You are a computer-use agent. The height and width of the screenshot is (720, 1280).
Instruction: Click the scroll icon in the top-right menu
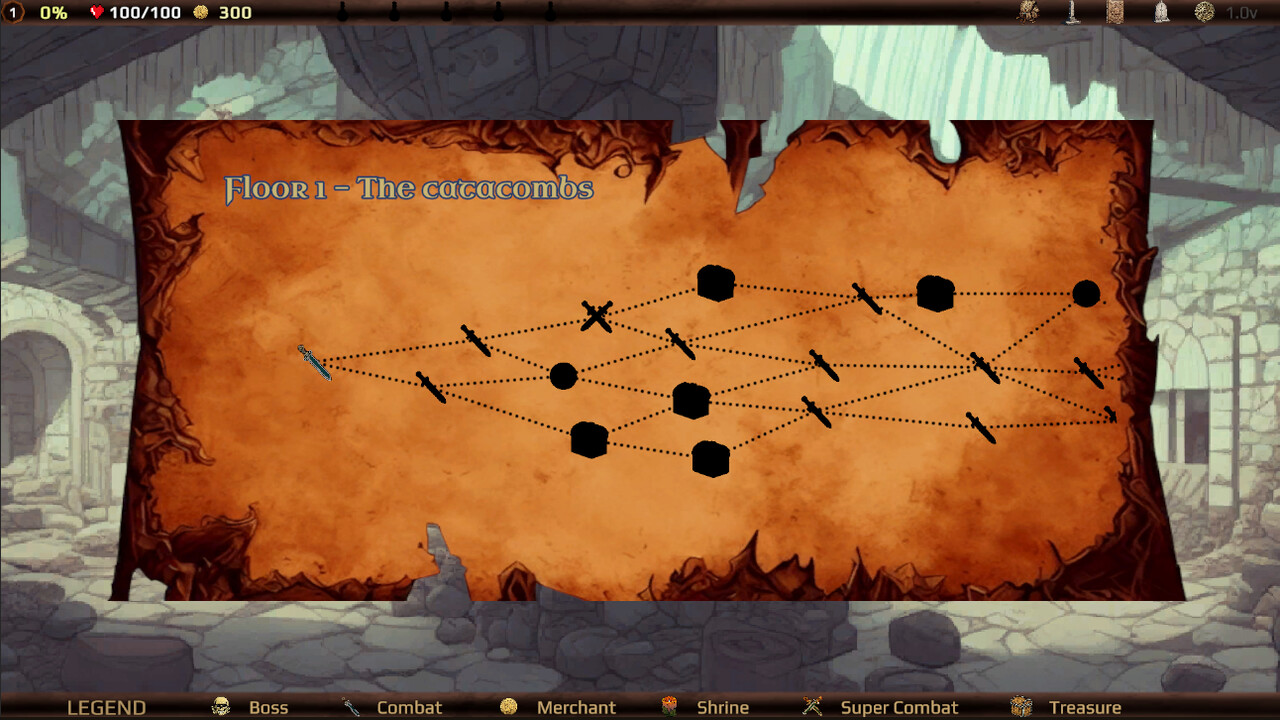[x=1115, y=14]
